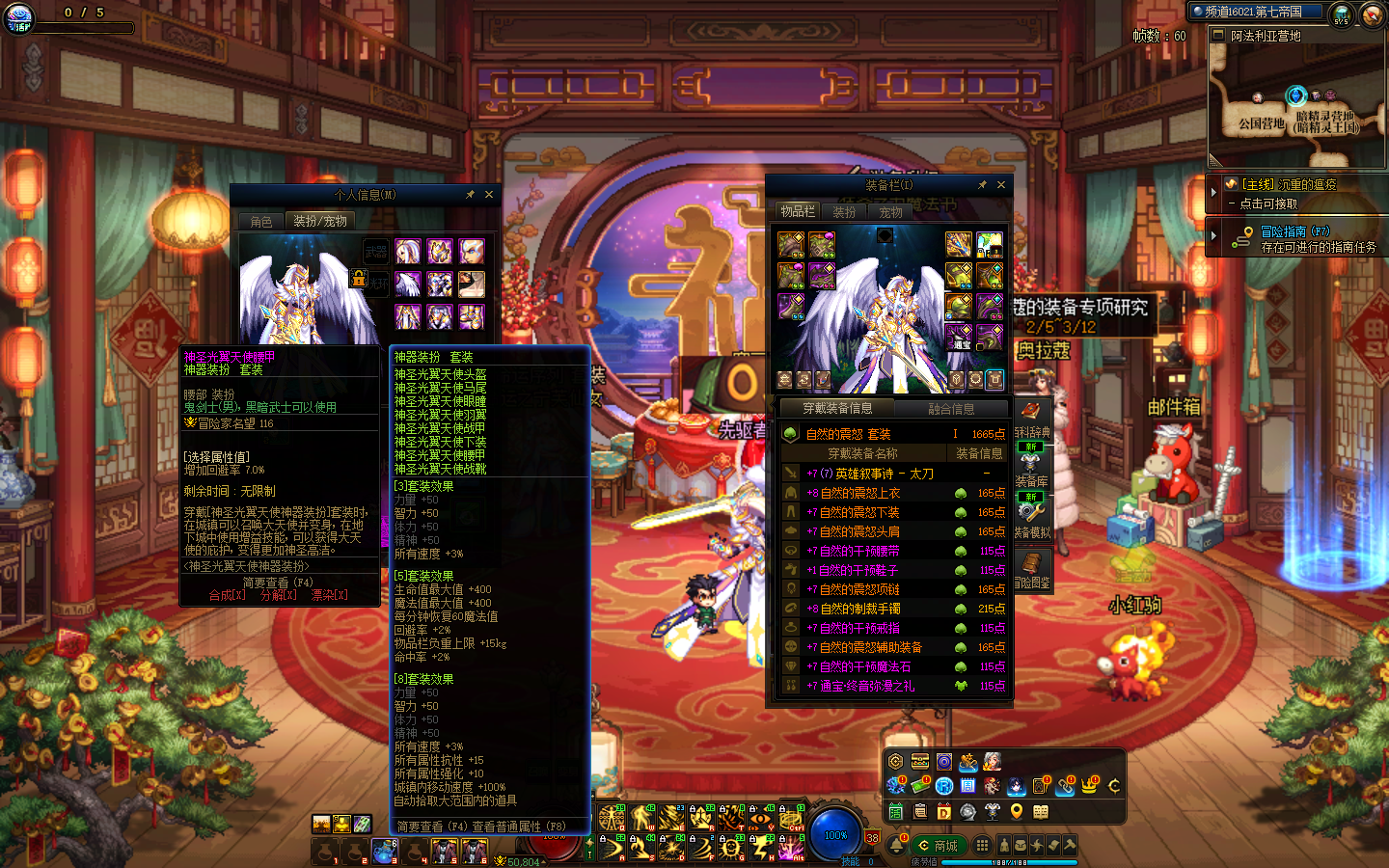
Task: Switch to the 角色 character tab
Action: (x=261, y=222)
